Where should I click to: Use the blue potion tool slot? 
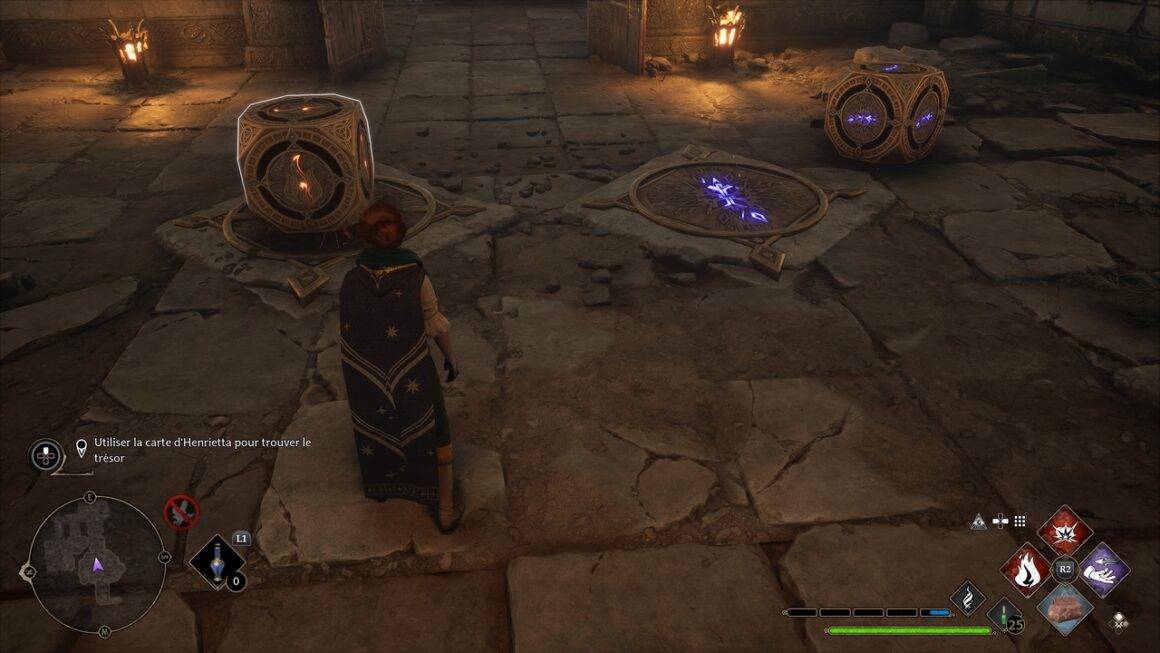coord(216,567)
